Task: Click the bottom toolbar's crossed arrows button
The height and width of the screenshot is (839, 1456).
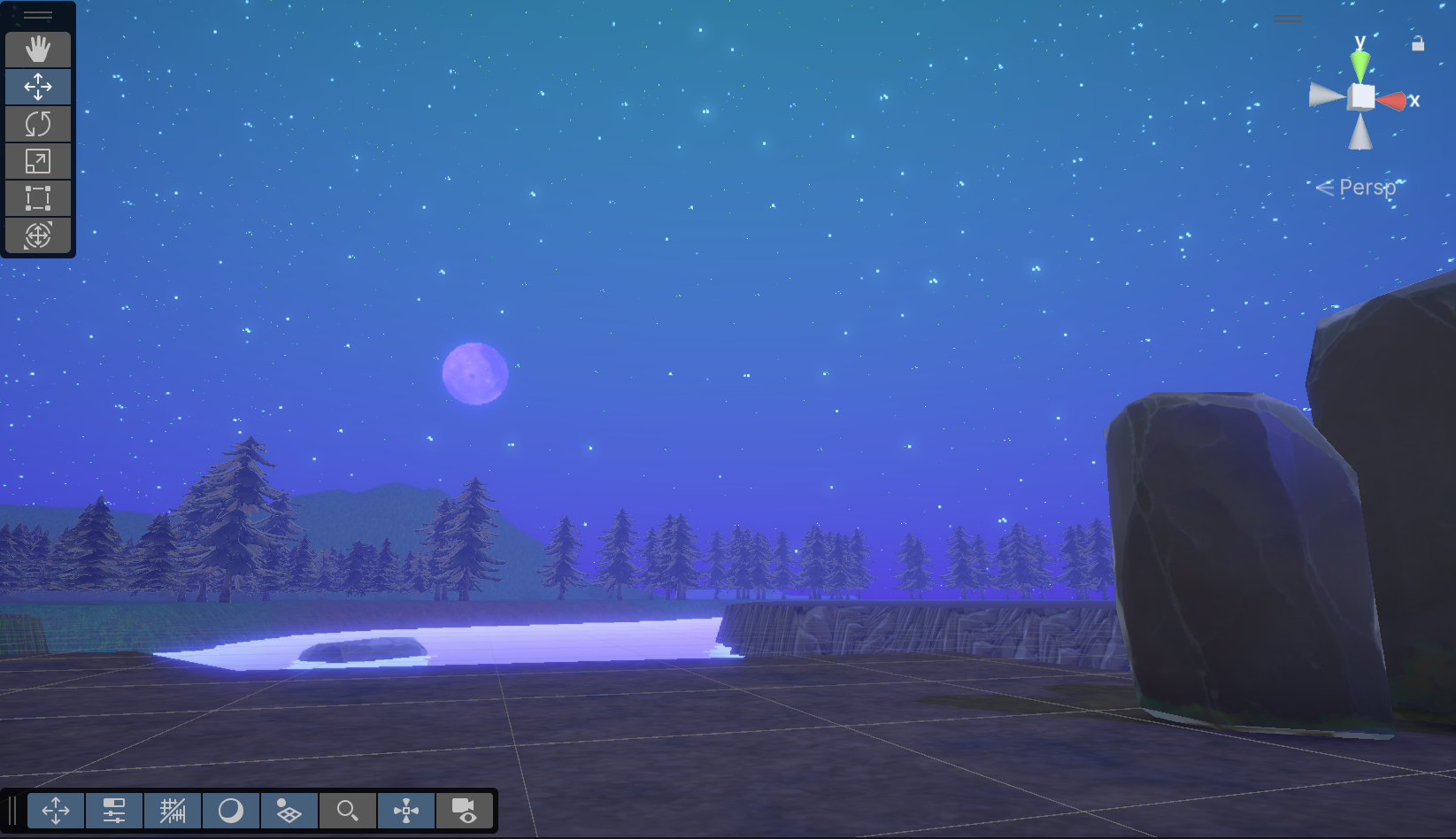Action: [x=56, y=810]
